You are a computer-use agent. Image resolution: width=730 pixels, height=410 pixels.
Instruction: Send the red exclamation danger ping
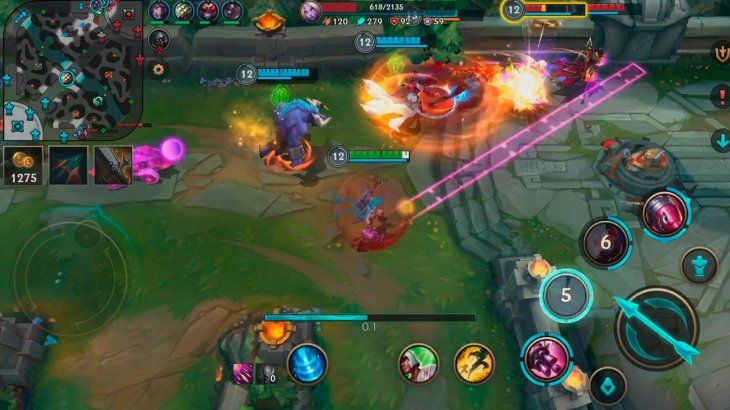[720, 96]
